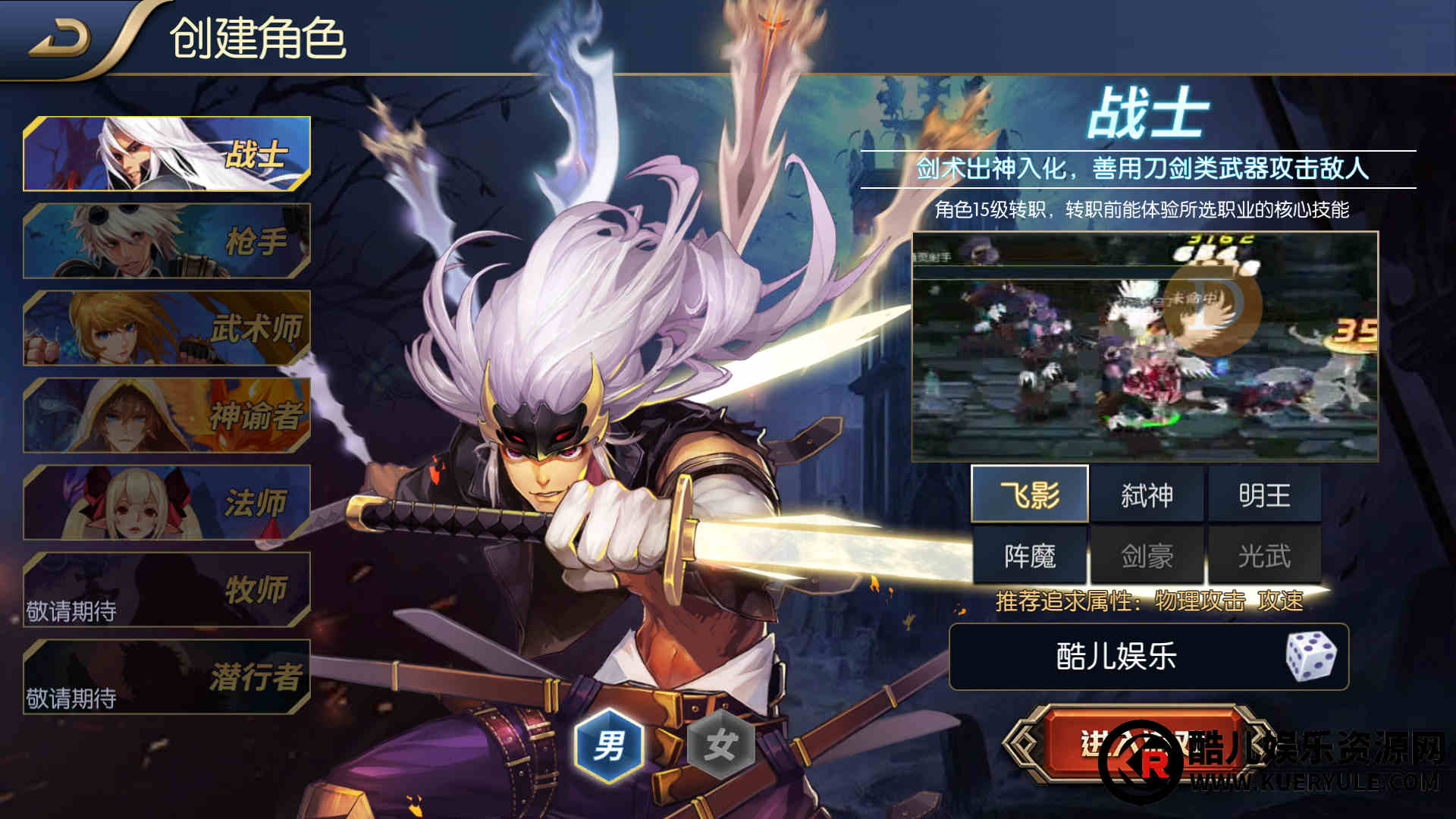The image size is (1456, 819).
Task: Pick the 武术师 martial artist class
Action: pos(167,328)
